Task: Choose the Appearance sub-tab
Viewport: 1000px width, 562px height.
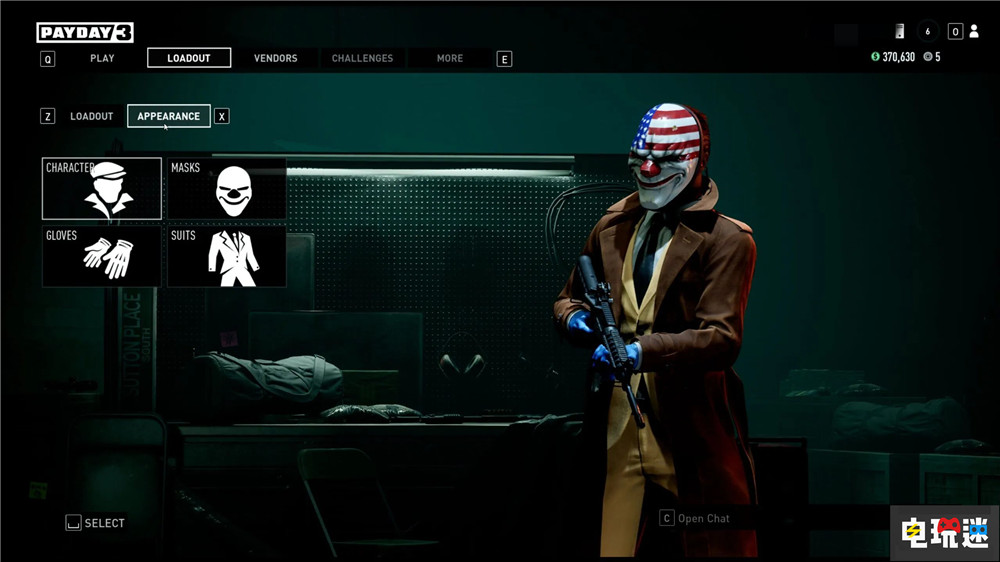Action: 168,116
